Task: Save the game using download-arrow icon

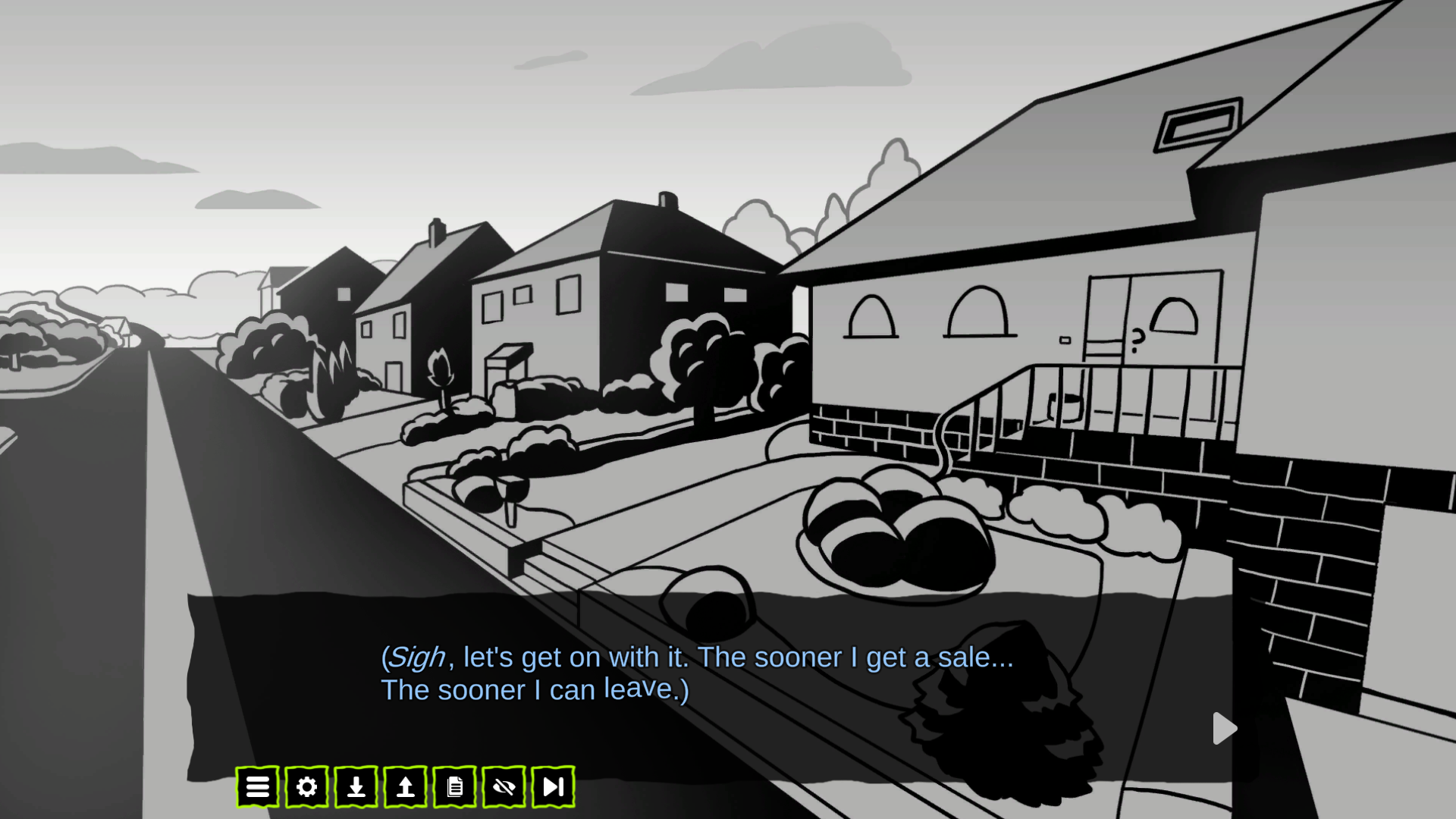Action: [x=356, y=787]
